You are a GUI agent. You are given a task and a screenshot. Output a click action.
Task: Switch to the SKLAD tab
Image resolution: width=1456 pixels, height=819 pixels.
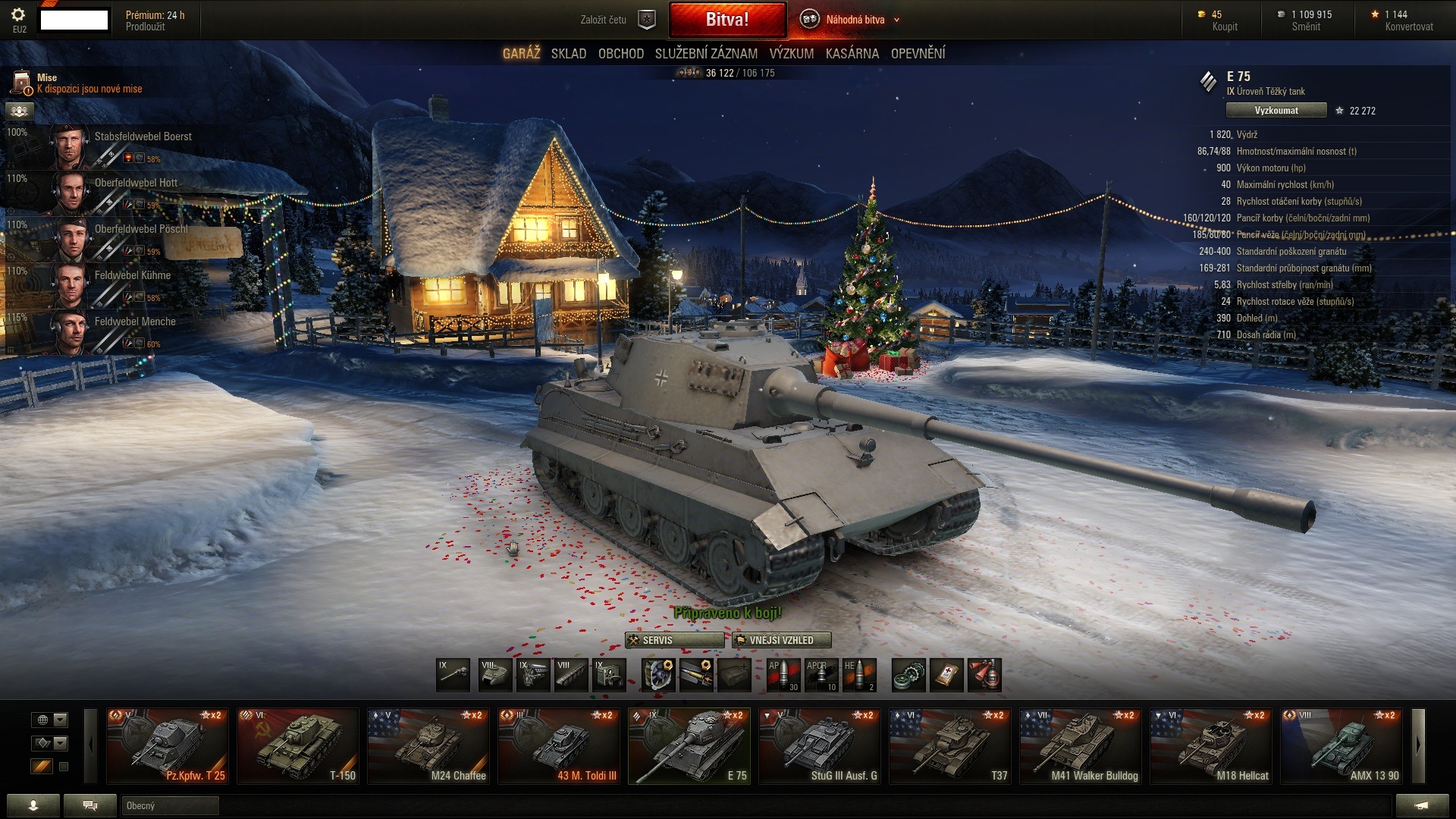[568, 54]
